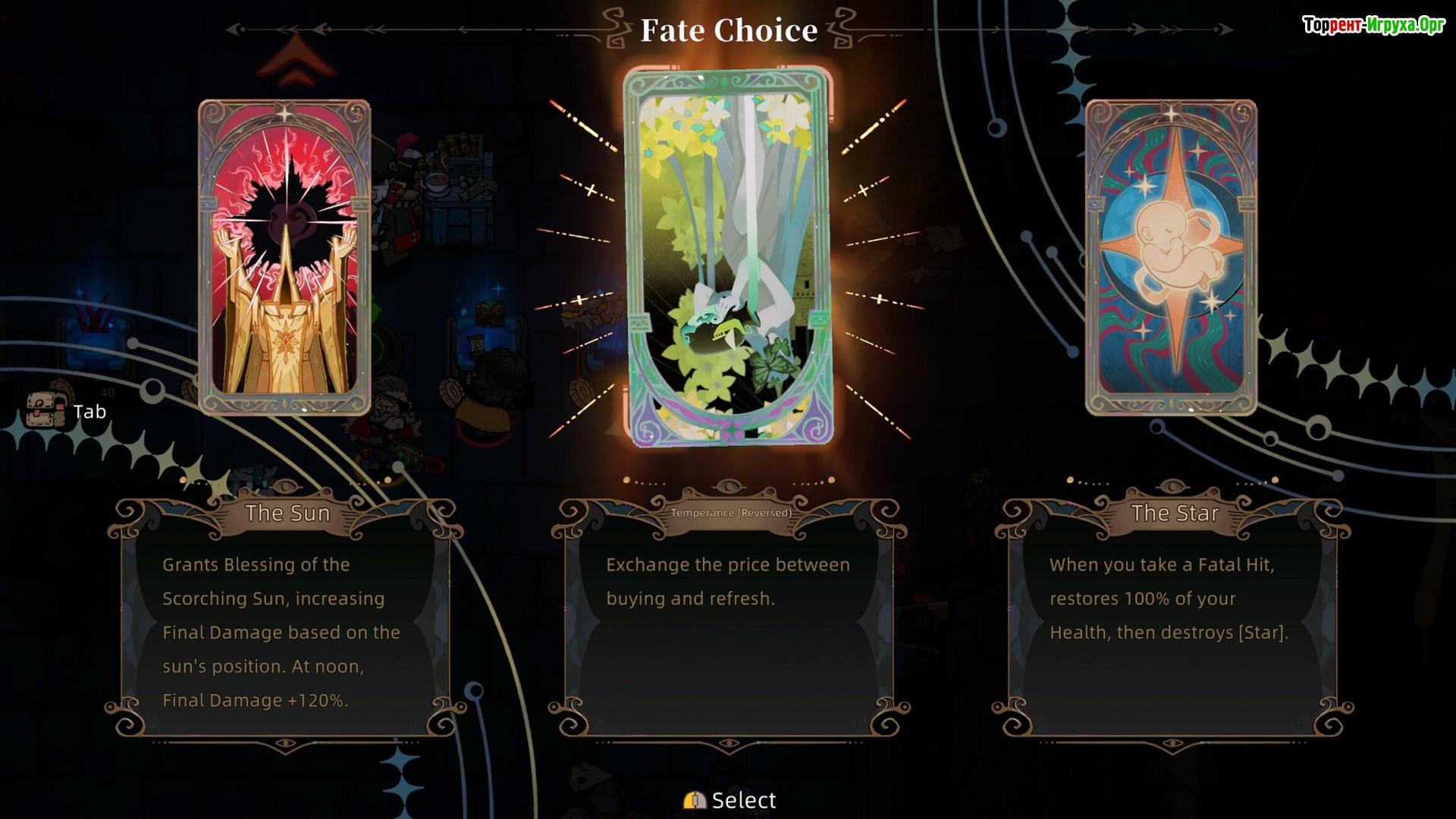This screenshot has height=819, width=1456.
Task: Select The Star tarot card
Action: pos(1171,258)
